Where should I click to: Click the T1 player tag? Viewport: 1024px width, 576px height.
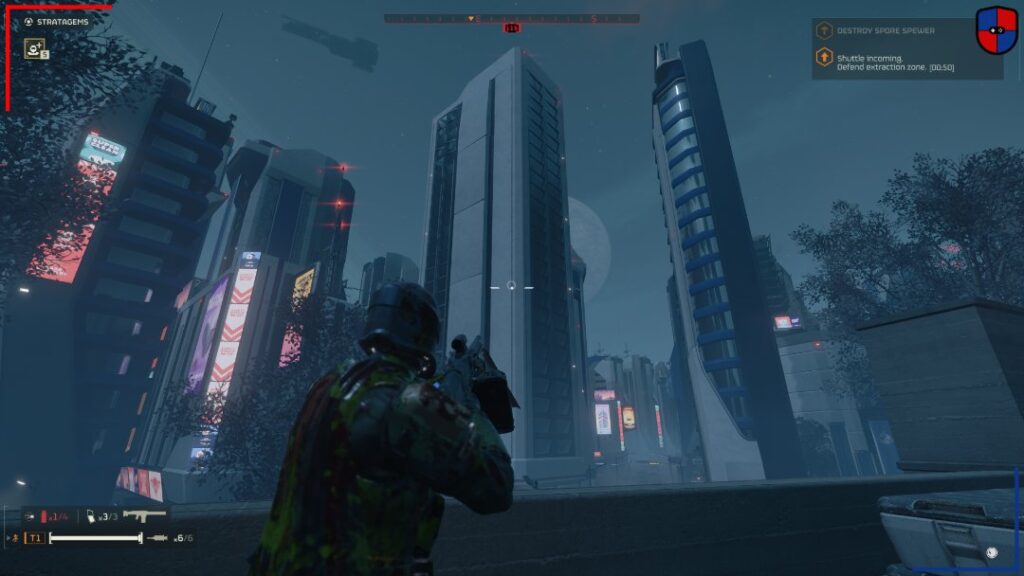coord(35,538)
